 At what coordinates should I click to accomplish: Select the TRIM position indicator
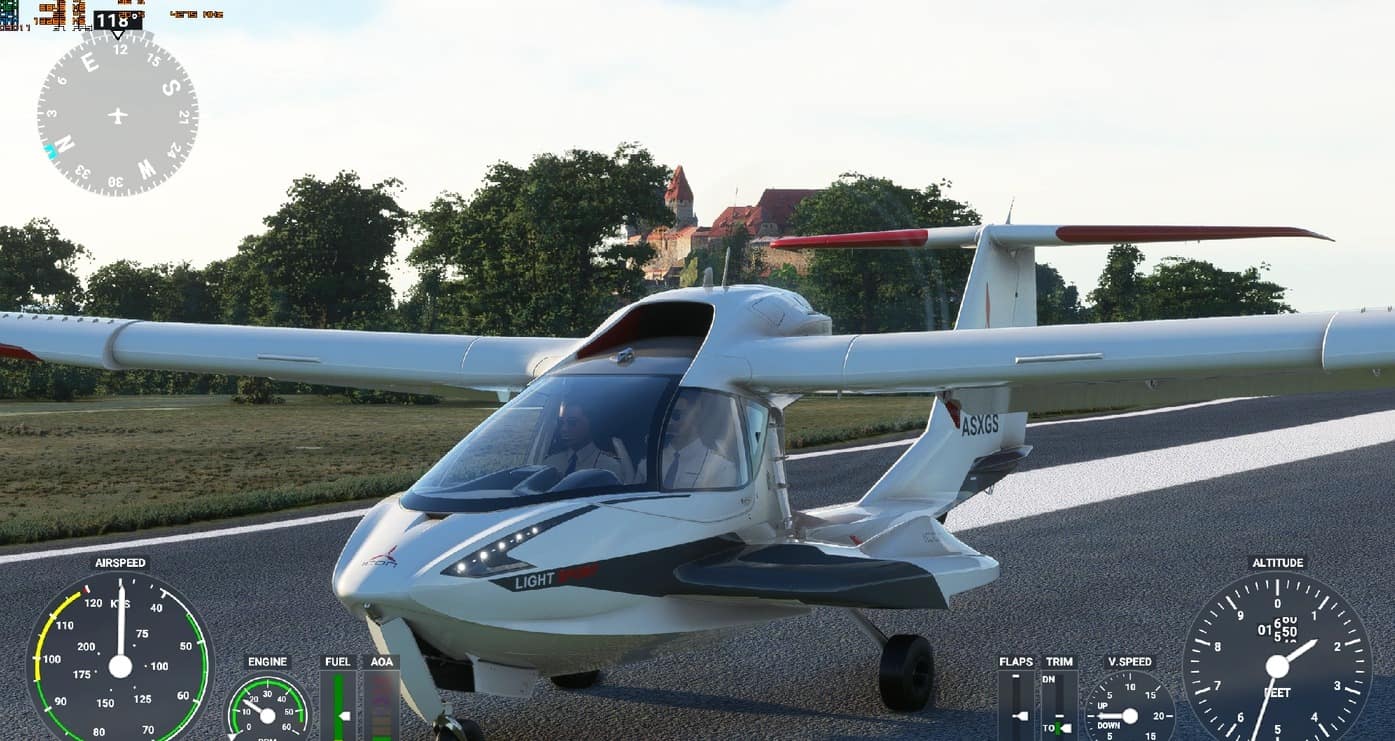(x=1058, y=706)
